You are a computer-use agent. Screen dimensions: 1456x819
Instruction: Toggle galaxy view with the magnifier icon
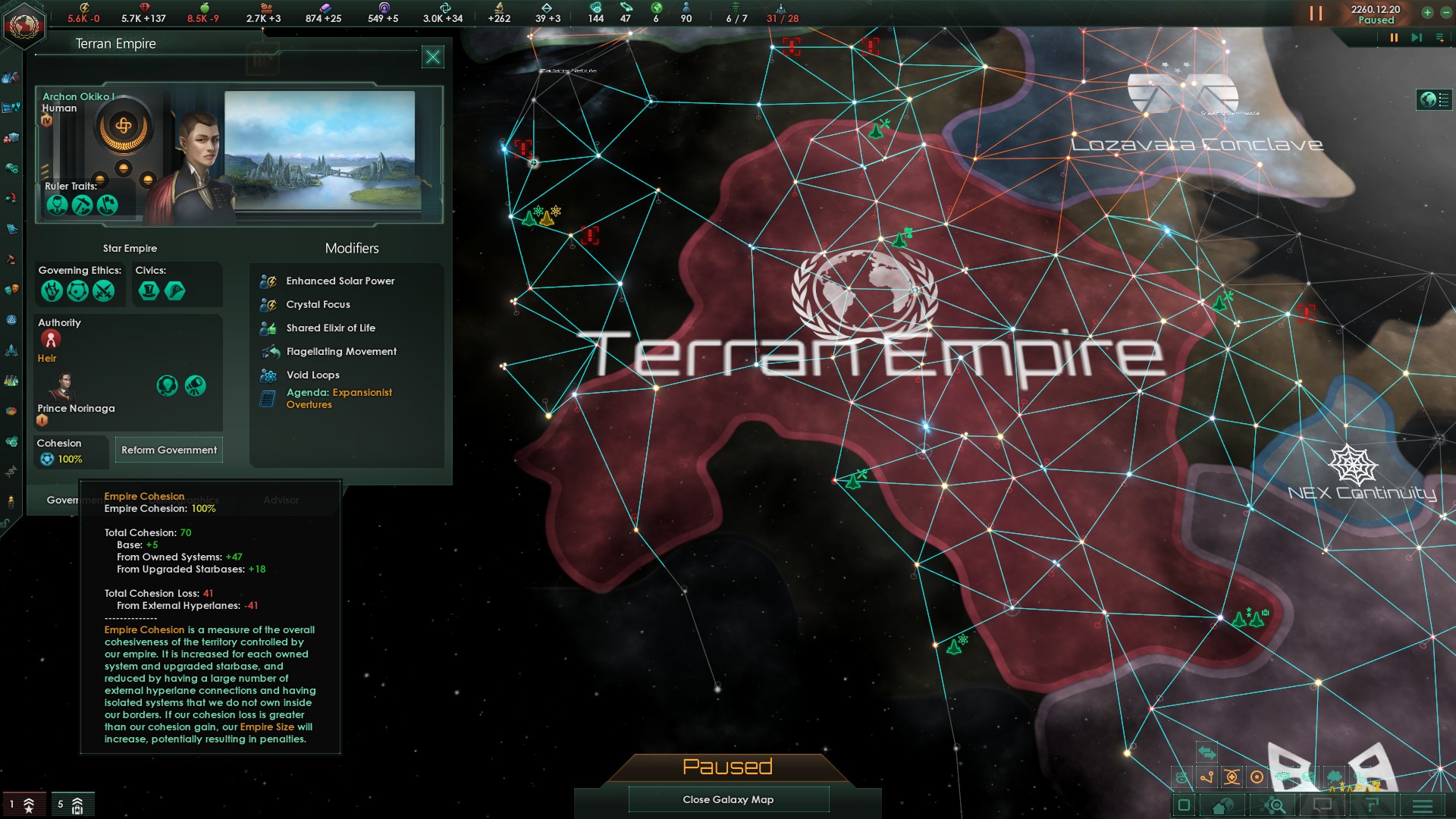pos(1272,805)
